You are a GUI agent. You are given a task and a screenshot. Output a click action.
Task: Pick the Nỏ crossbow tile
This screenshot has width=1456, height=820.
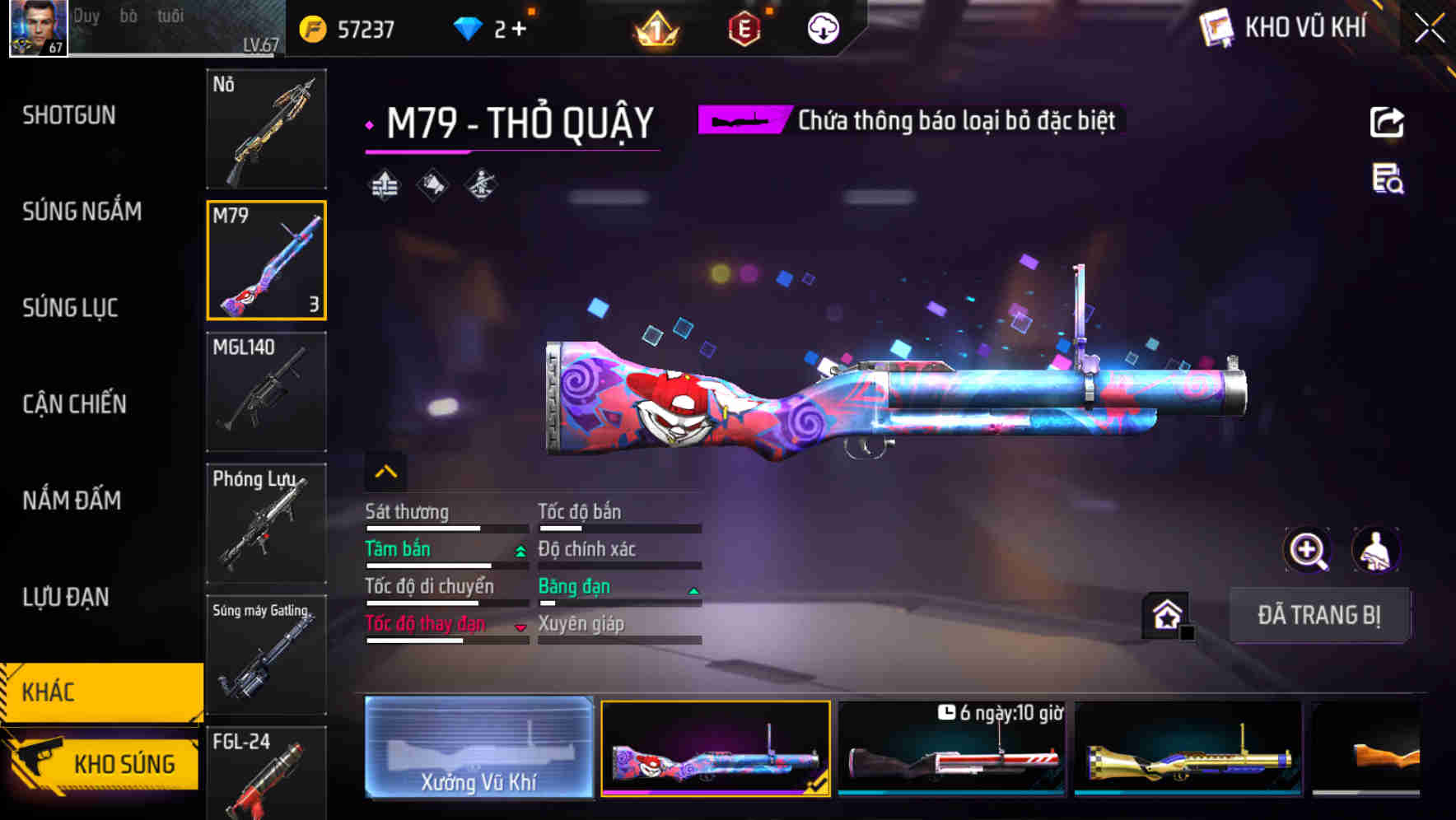(266, 129)
